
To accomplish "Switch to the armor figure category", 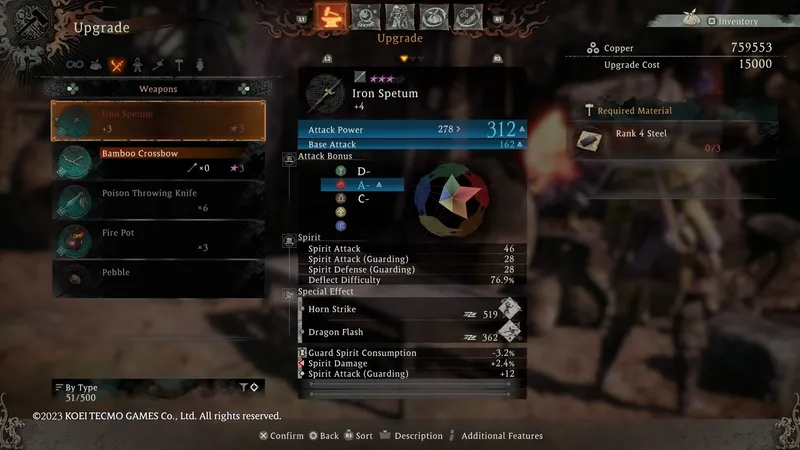I will tap(137, 66).
